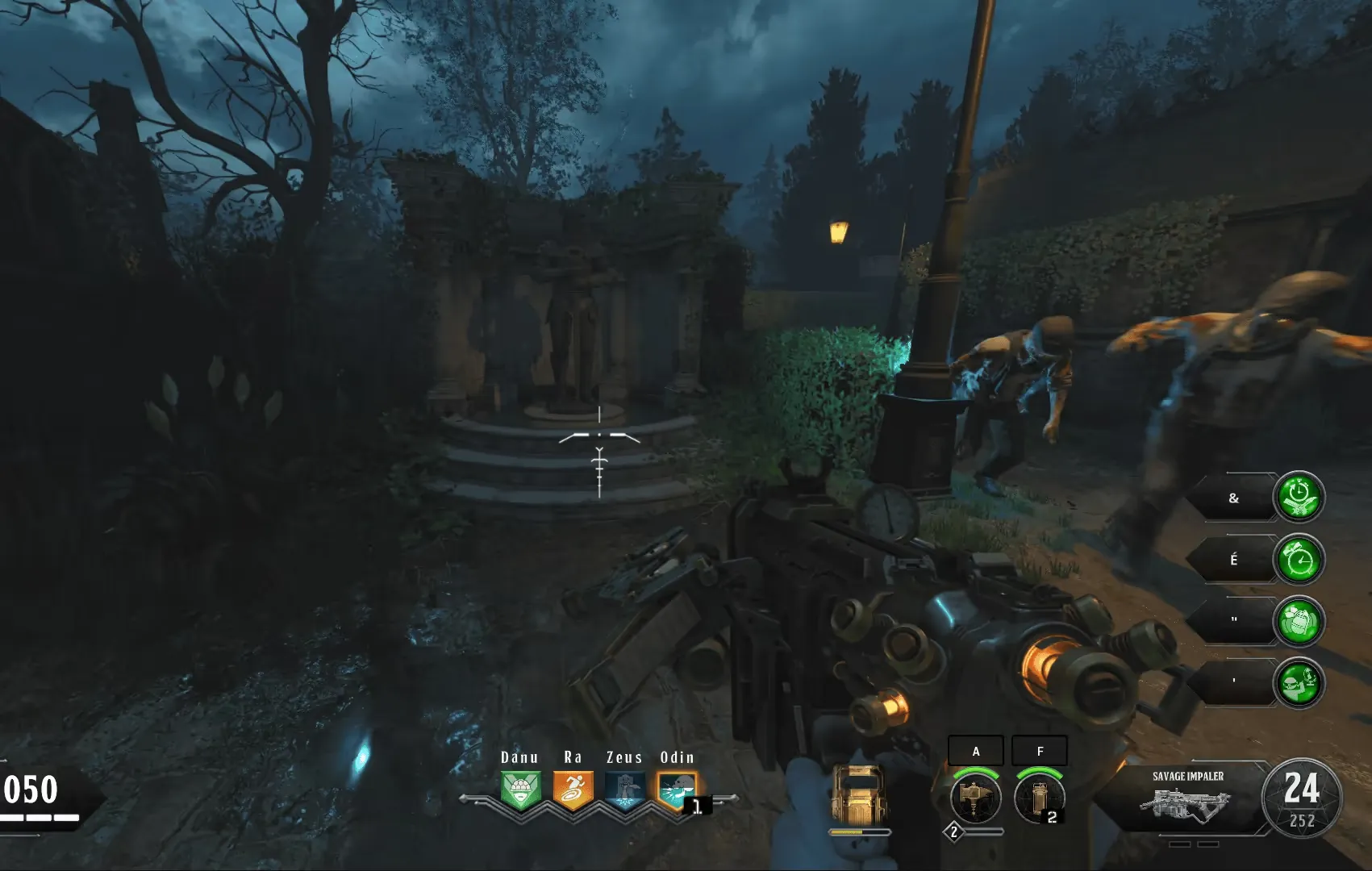Use the skull and globe elixir
Image resolution: width=1372 pixels, height=871 pixels.
[x=1298, y=683]
